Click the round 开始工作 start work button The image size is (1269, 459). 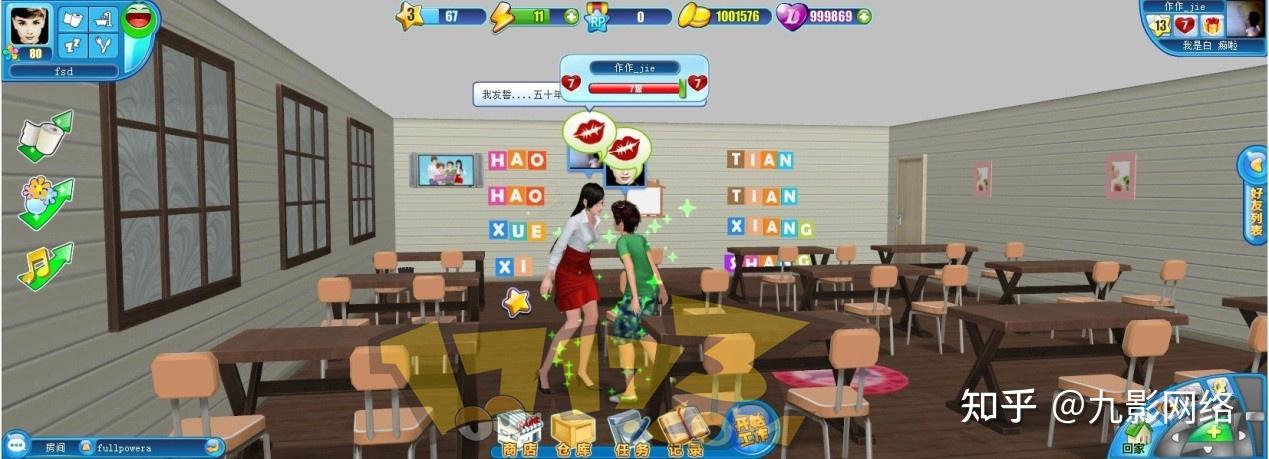click(747, 424)
